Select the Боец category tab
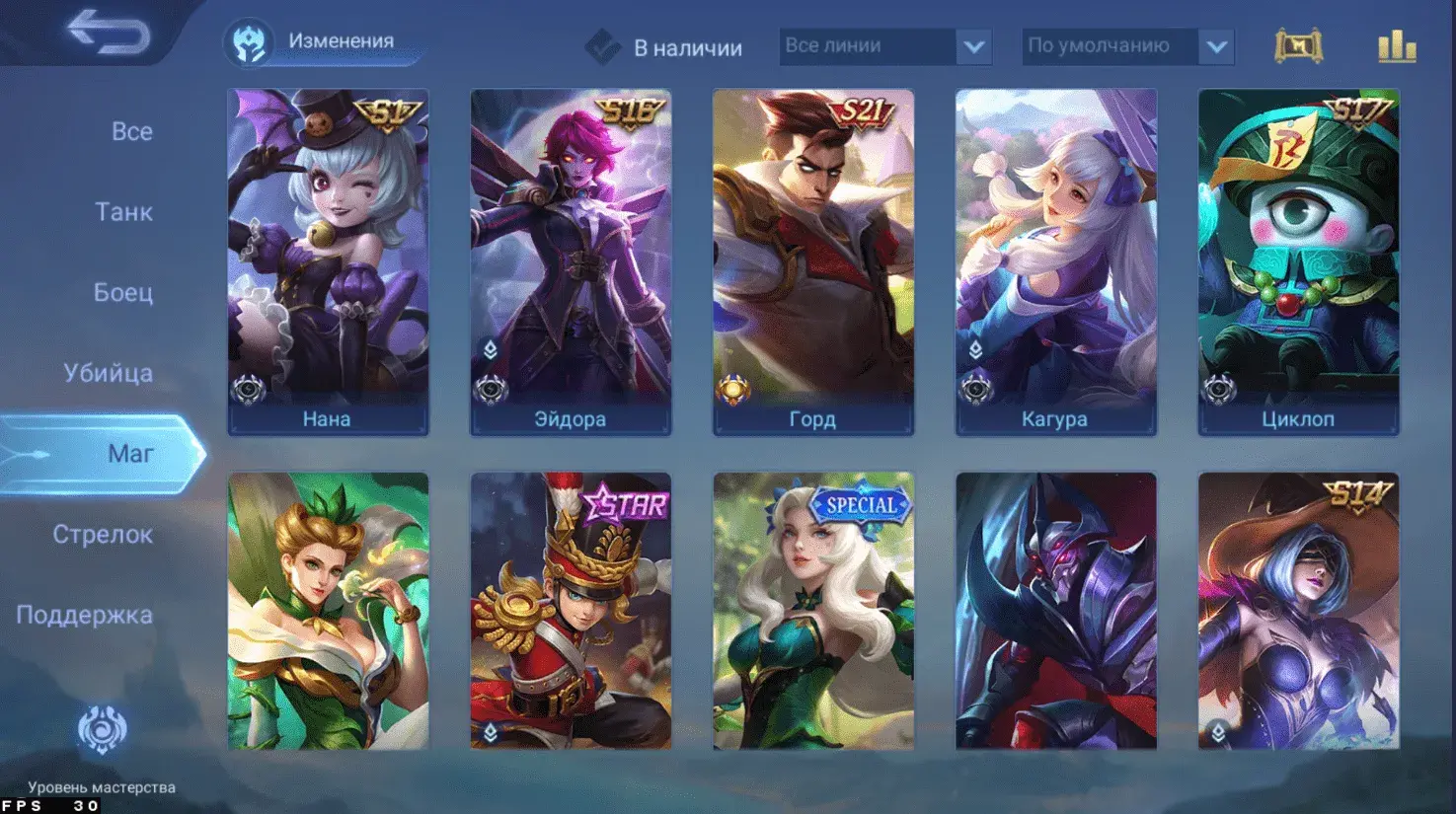The width and height of the screenshot is (1456, 814). pyautogui.click(x=123, y=293)
